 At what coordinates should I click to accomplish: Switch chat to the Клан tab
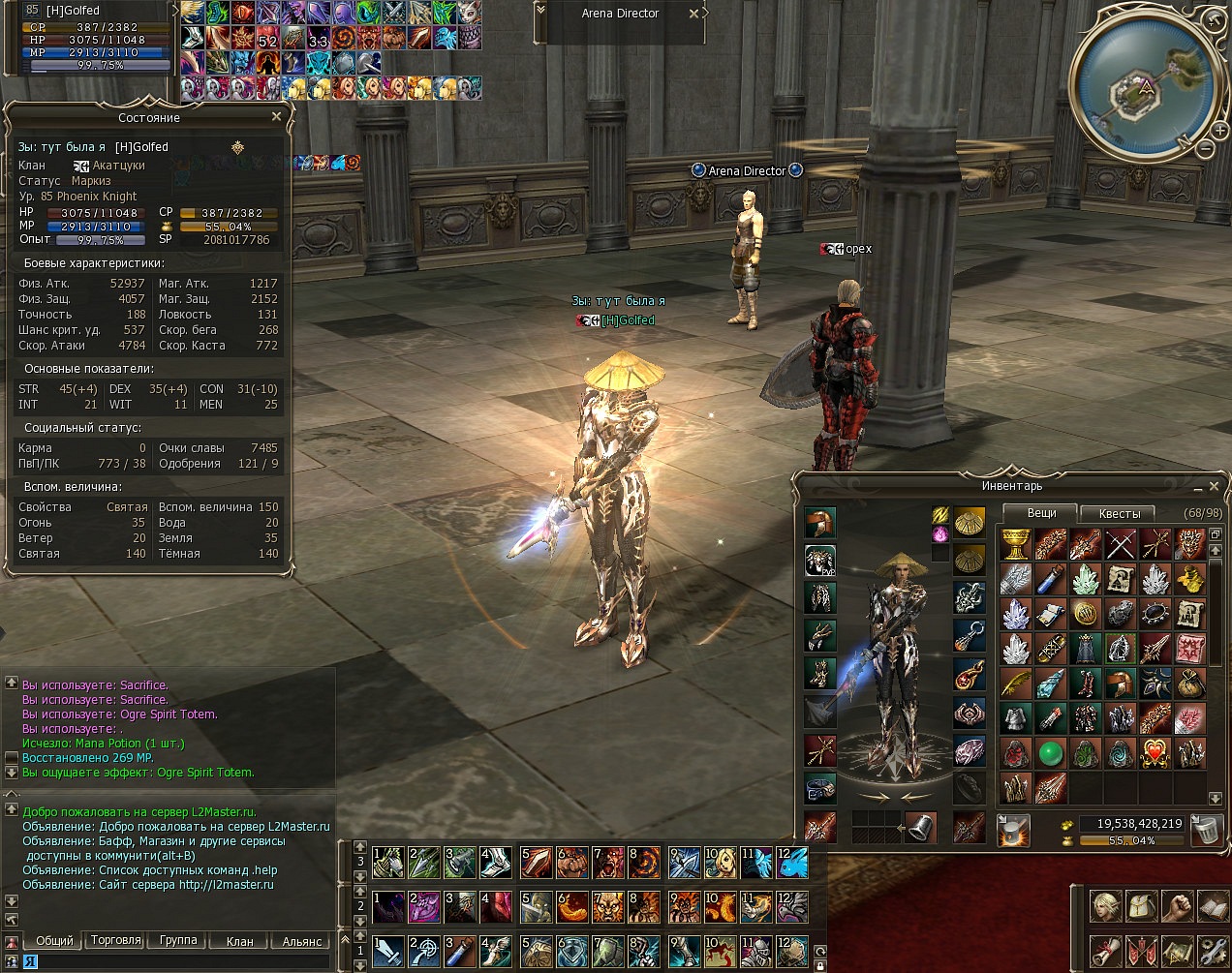click(239, 941)
